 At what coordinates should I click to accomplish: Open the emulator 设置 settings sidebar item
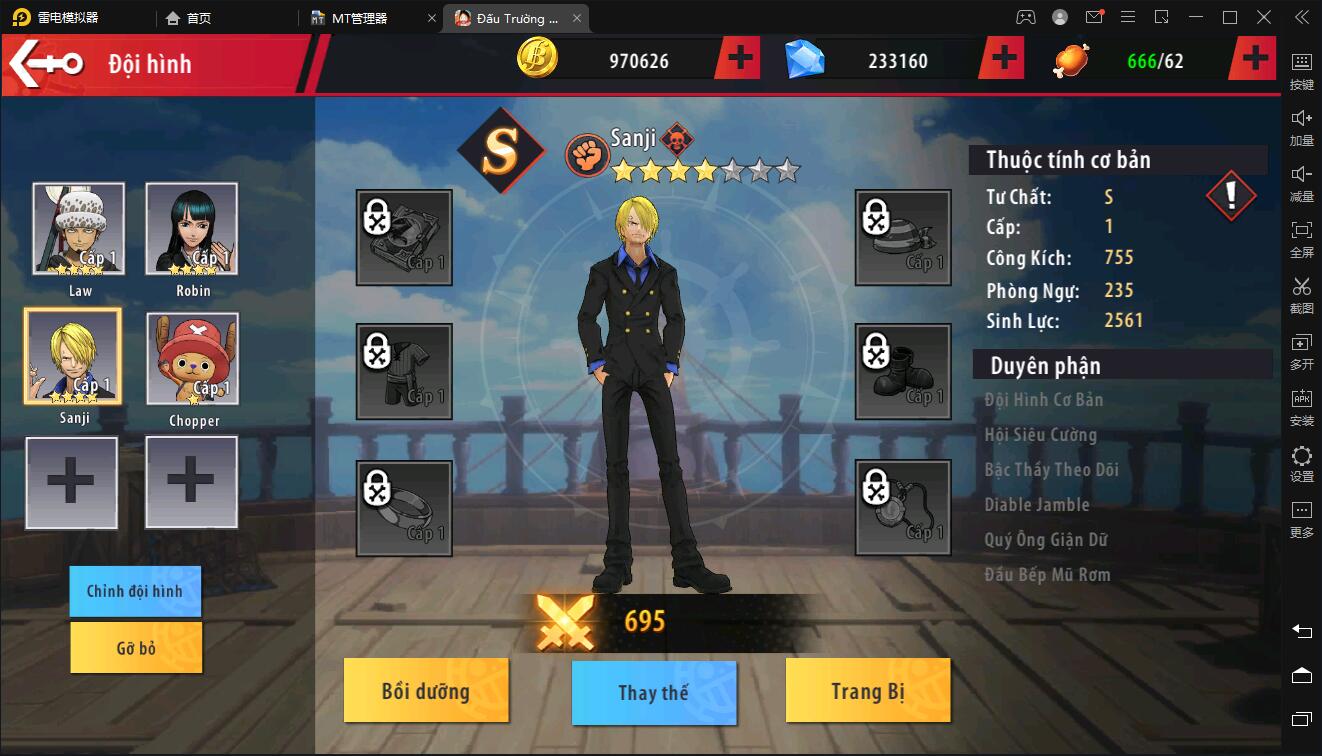pos(1301,464)
